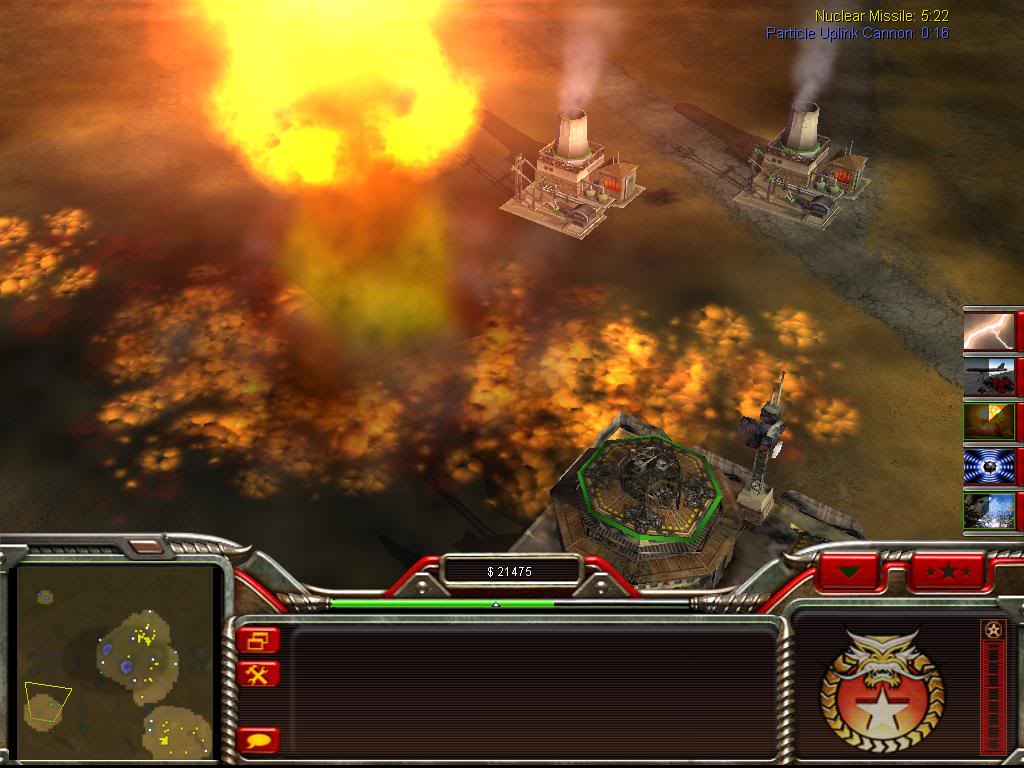Select the bomber plane power shortcut

990,375
